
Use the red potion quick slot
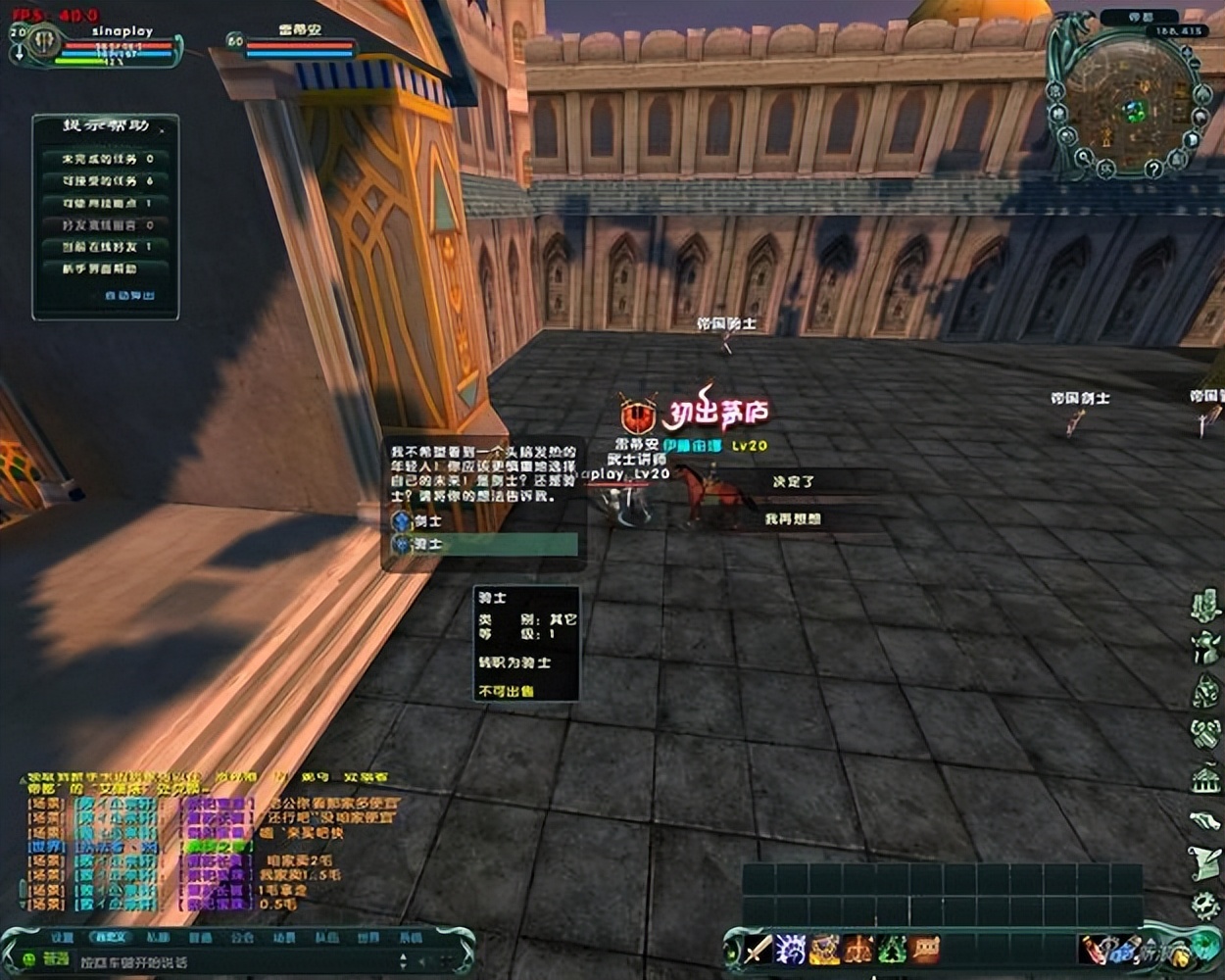click(1095, 949)
